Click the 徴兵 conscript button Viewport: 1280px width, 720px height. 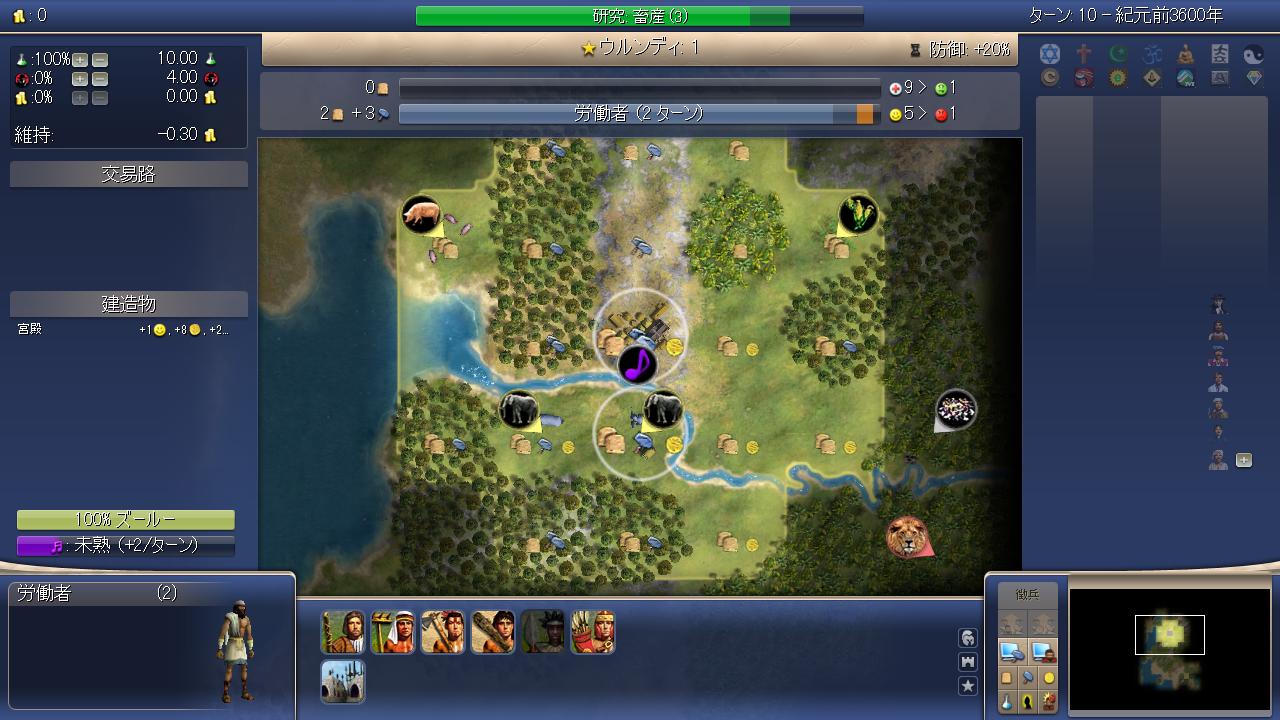pyautogui.click(x=1027, y=595)
